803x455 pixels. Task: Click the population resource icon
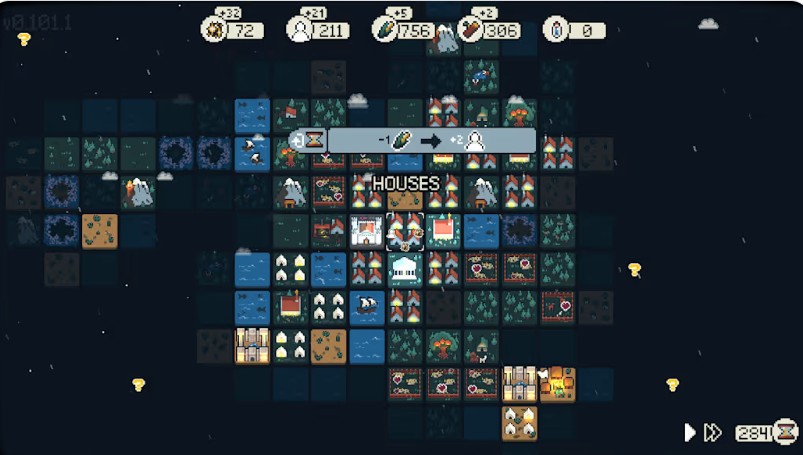point(300,29)
